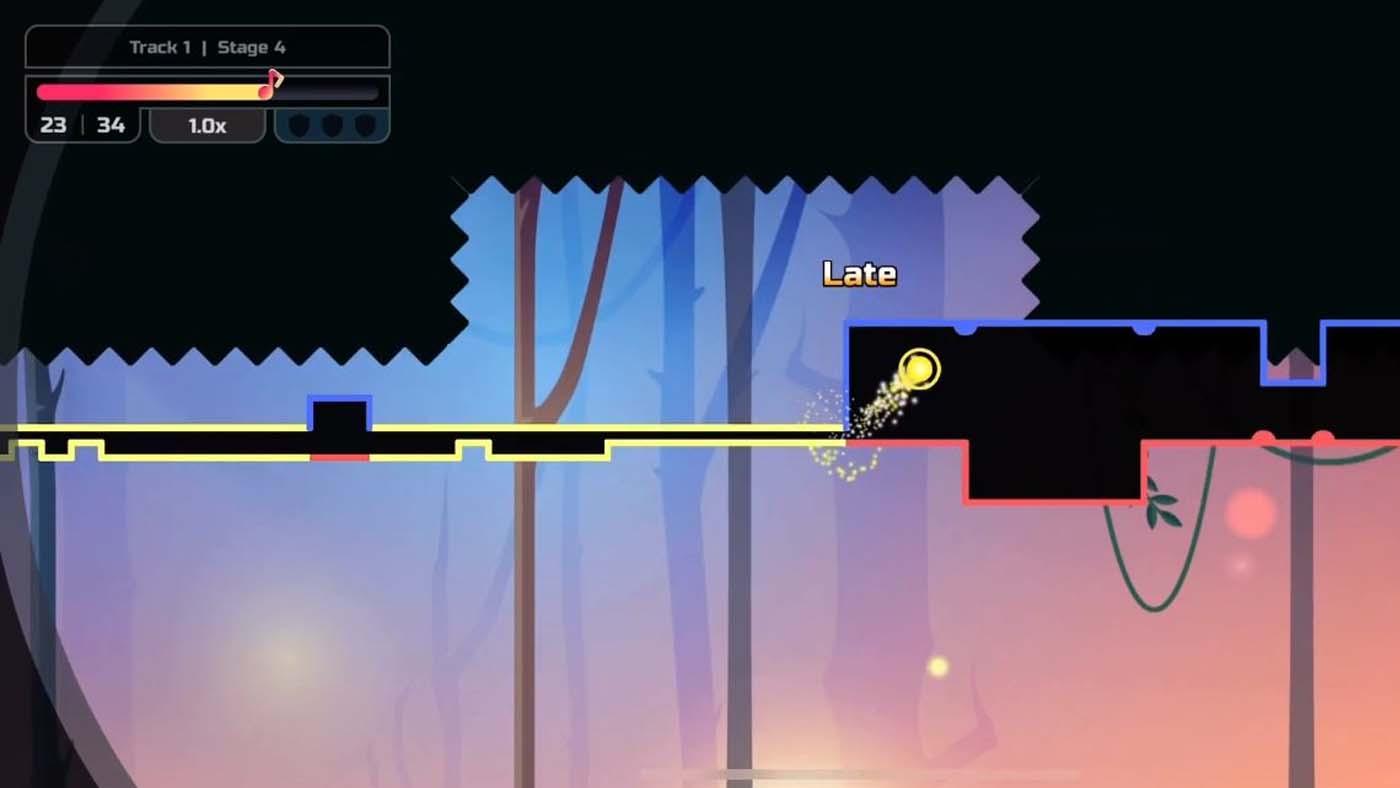Image resolution: width=1400 pixels, height=788 pixels.
Task: Click the blue notch on the yellow platform
Action: [x=342, y=412]
